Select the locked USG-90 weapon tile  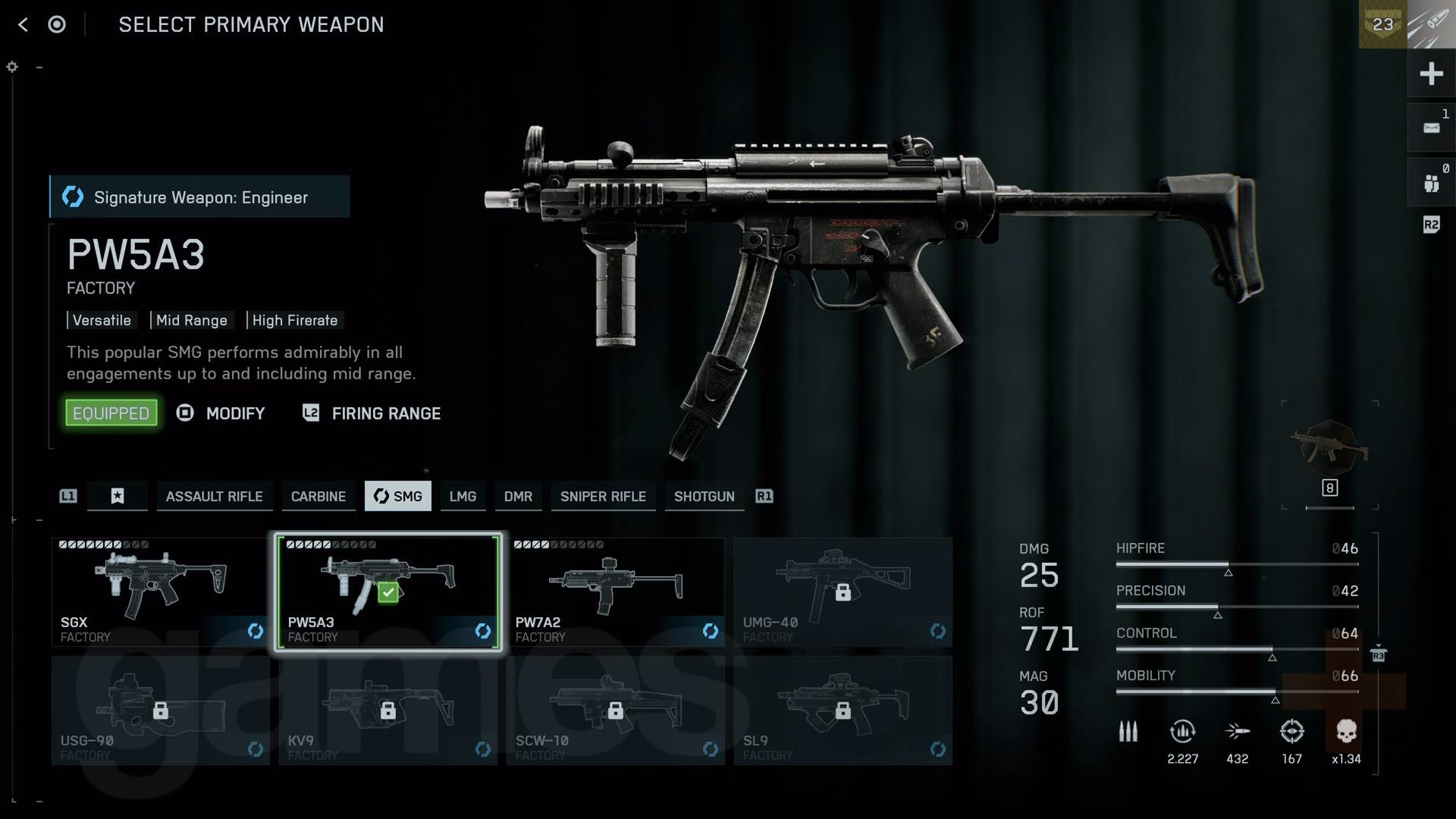click(160, 711)
